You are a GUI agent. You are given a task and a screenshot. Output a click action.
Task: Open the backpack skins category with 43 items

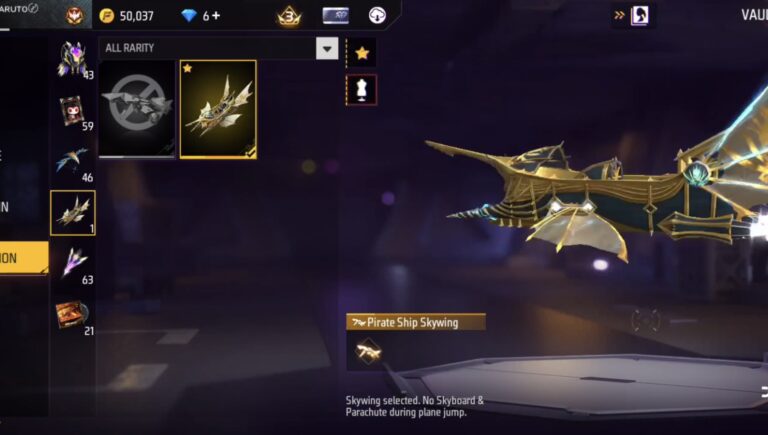coord(72,61)
